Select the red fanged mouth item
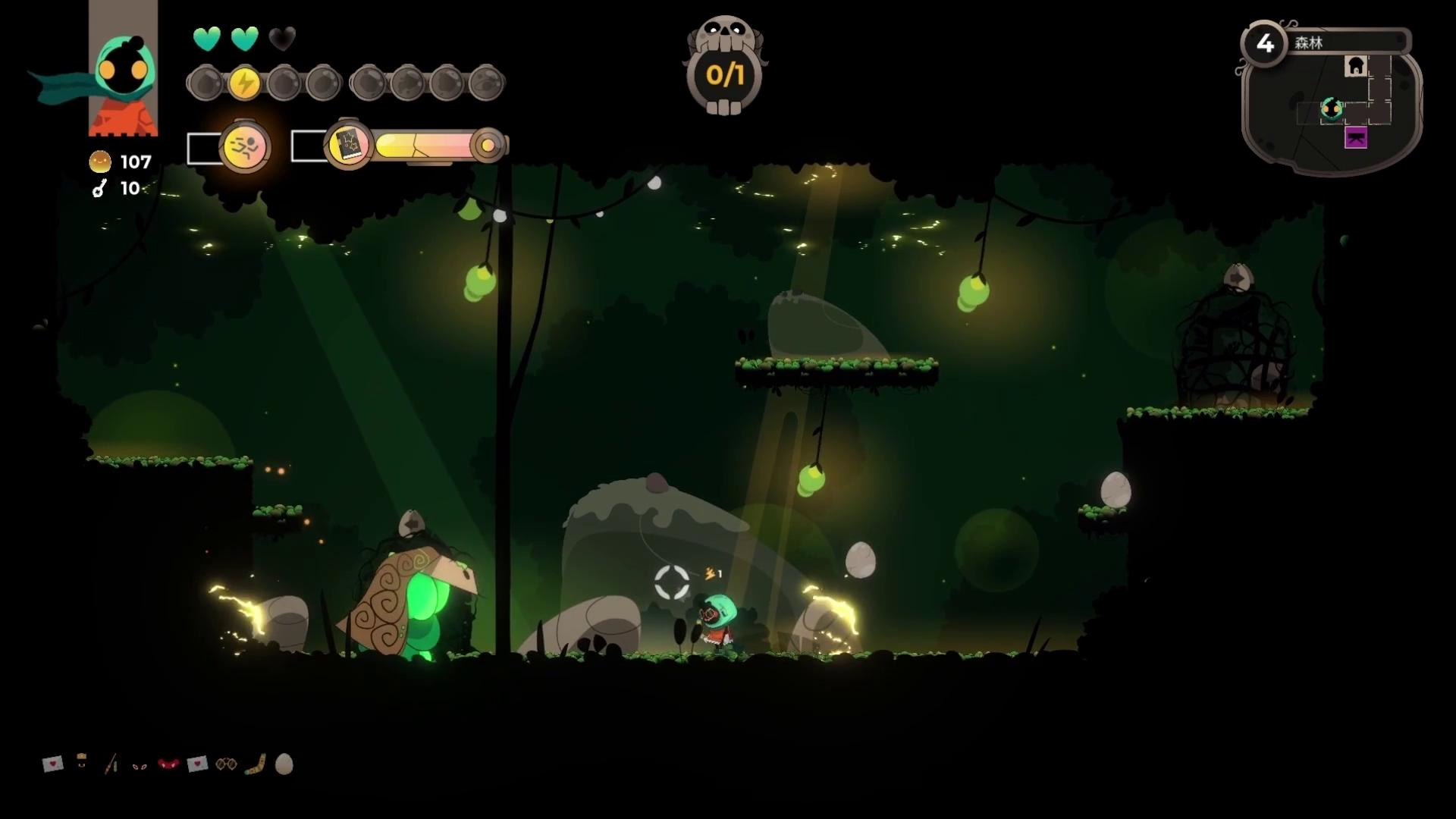The height and width of the screenshot is (819, 1456). 168,764
